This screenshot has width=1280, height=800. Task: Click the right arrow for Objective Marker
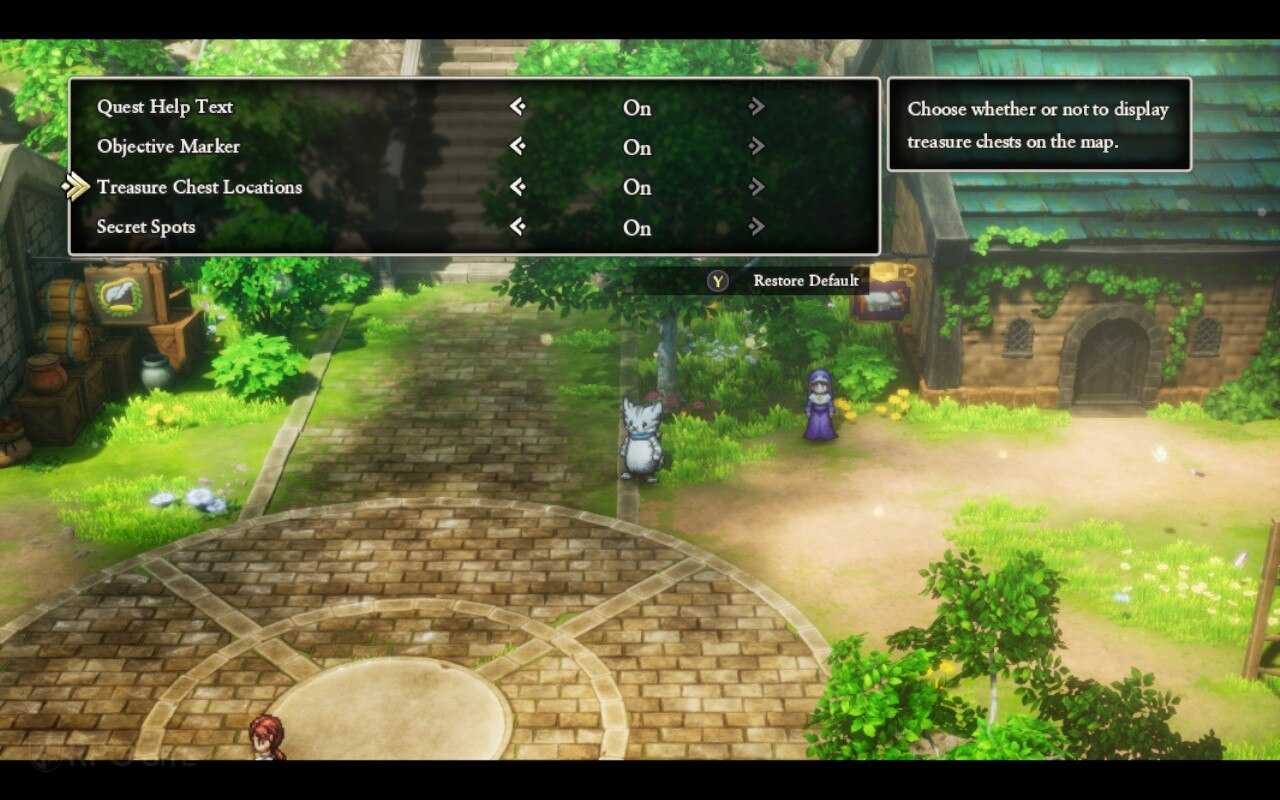coord(757,147)
